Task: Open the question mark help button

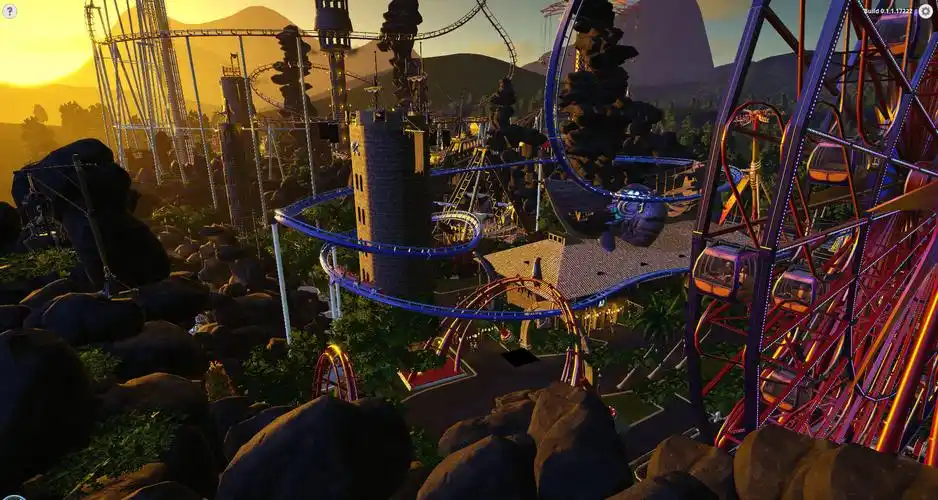Action: pyautogui.click(x=10, y=11)
